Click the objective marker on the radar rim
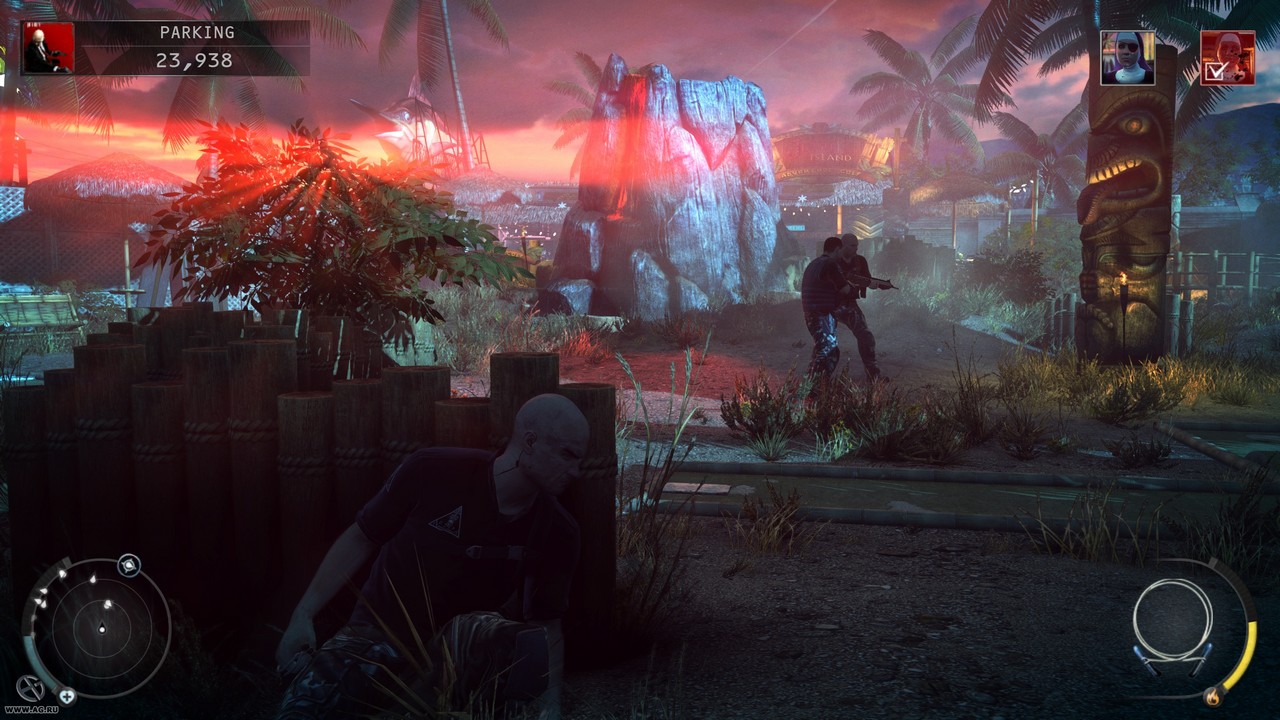Screen dimensions: 1280x720 pos(129,566)
